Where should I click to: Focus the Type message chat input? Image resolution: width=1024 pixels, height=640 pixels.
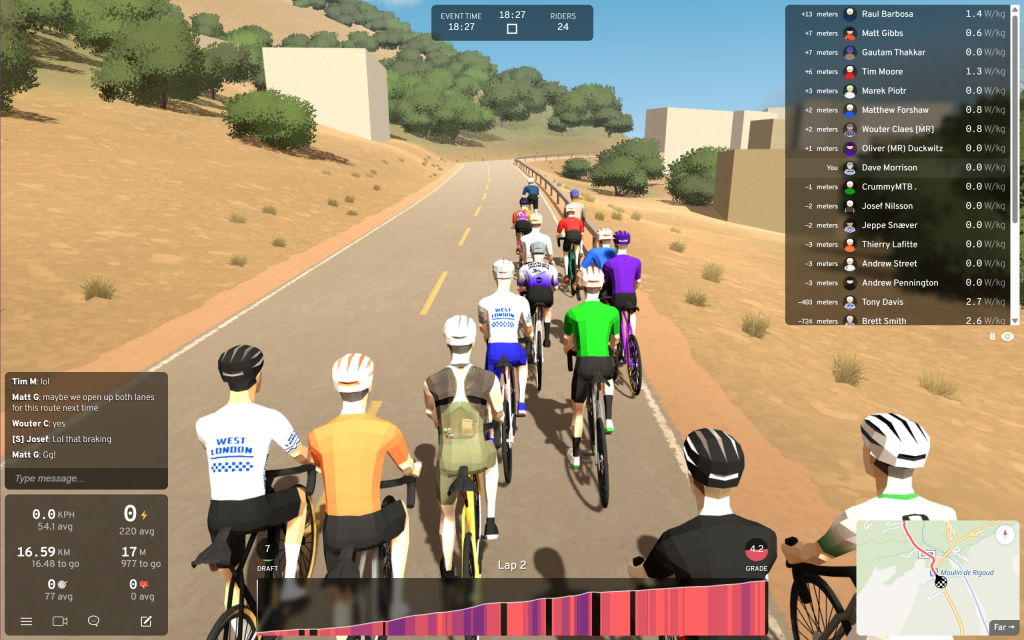pos(85,478)
